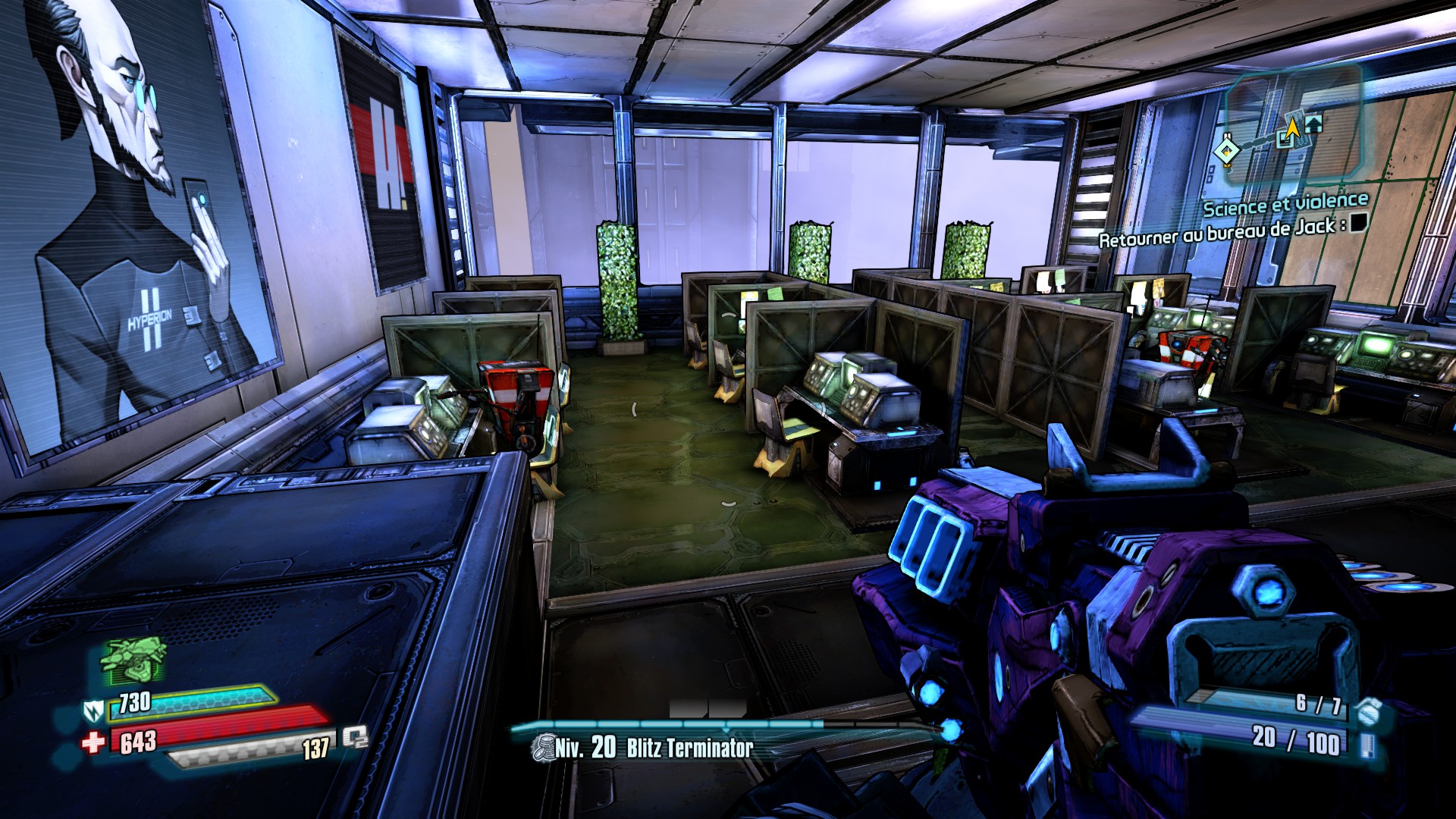The image size is (1456, 819).
Task: Activate the green action skill icon
Action: click(135, 658)
